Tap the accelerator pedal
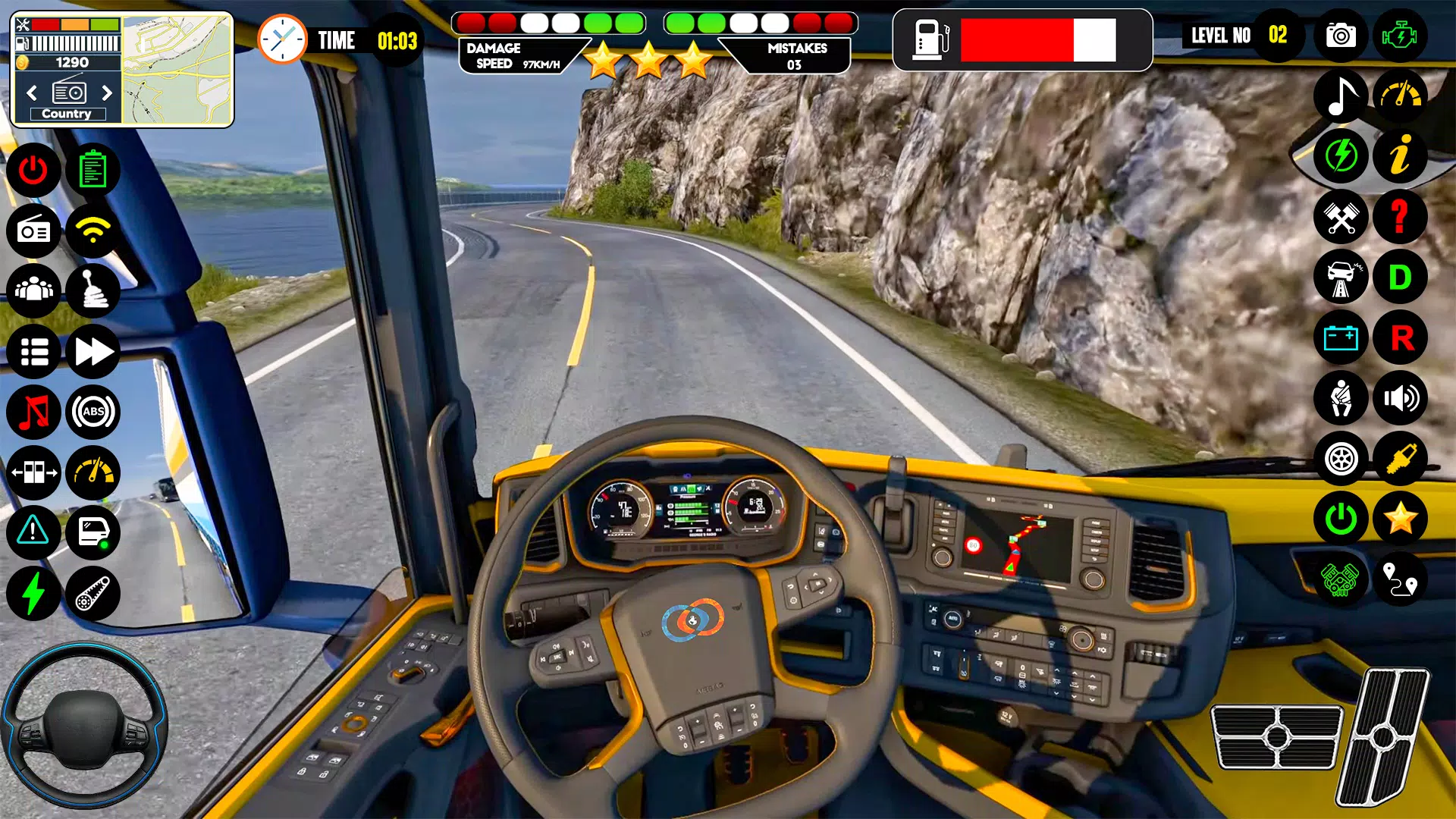 [x=1386, y=736]
